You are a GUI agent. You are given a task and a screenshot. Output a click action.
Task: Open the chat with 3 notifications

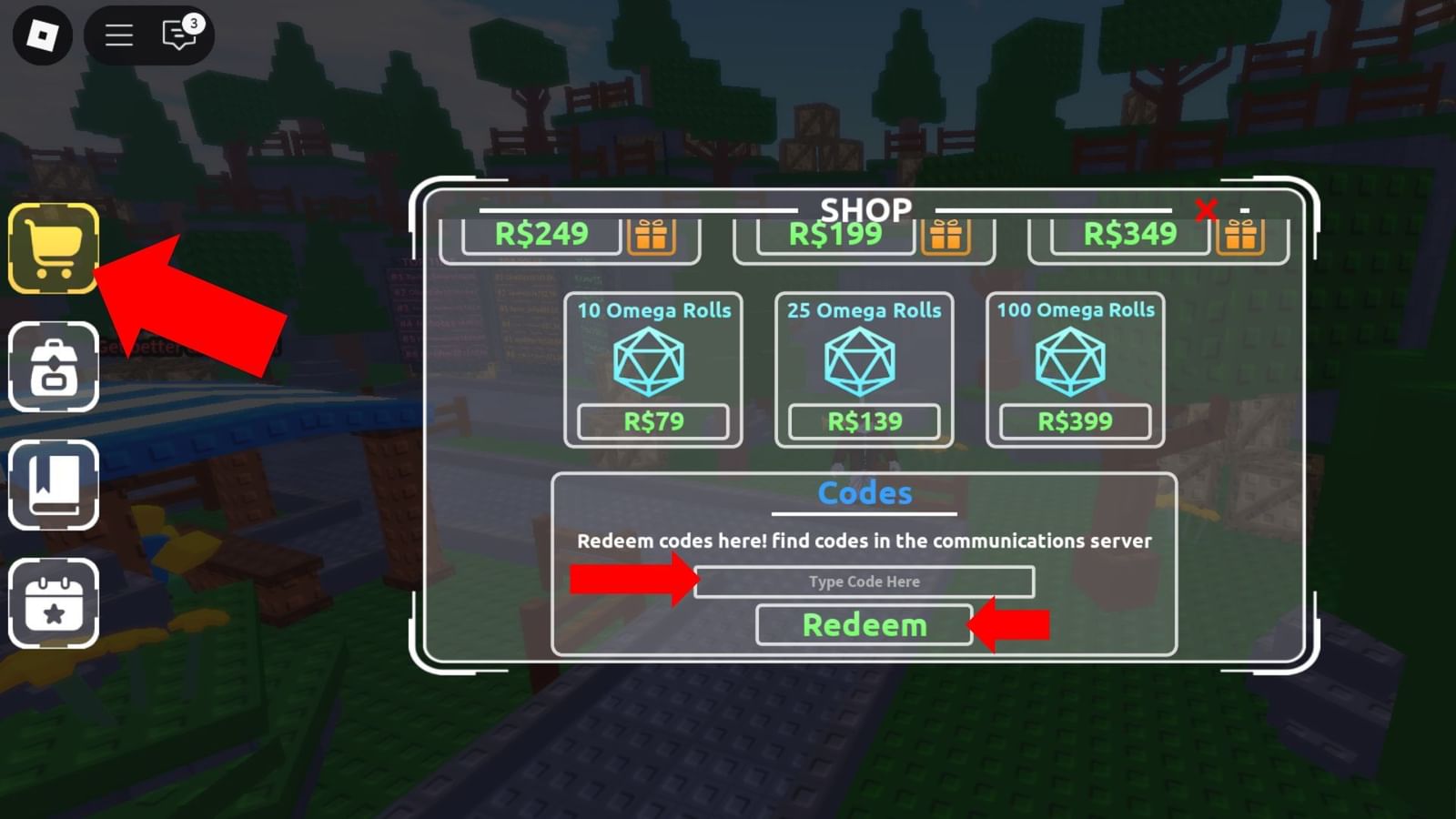pos(178,35)
